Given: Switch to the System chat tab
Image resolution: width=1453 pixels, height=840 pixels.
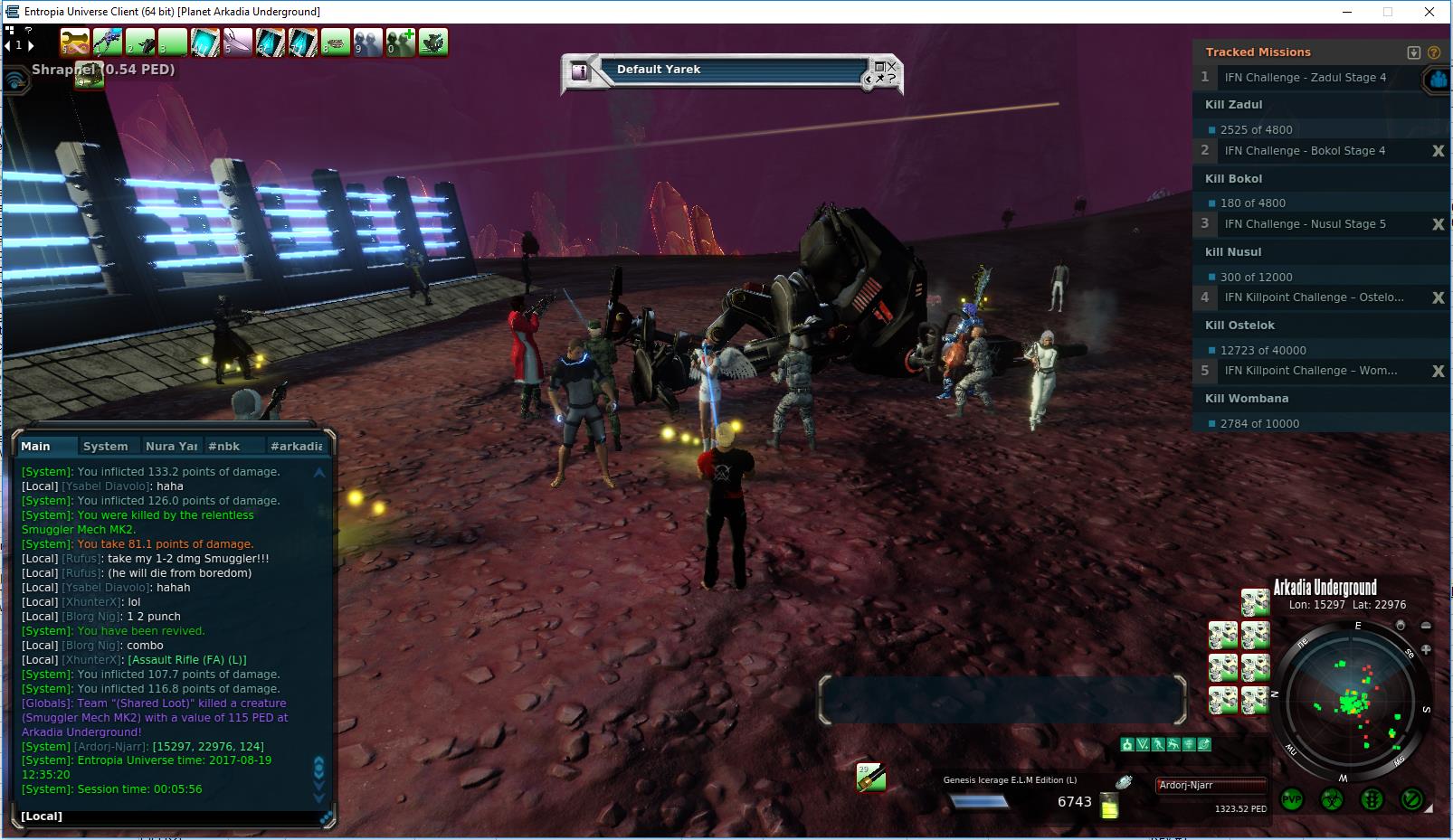Looking at the screenshot, I should [105, 446].
